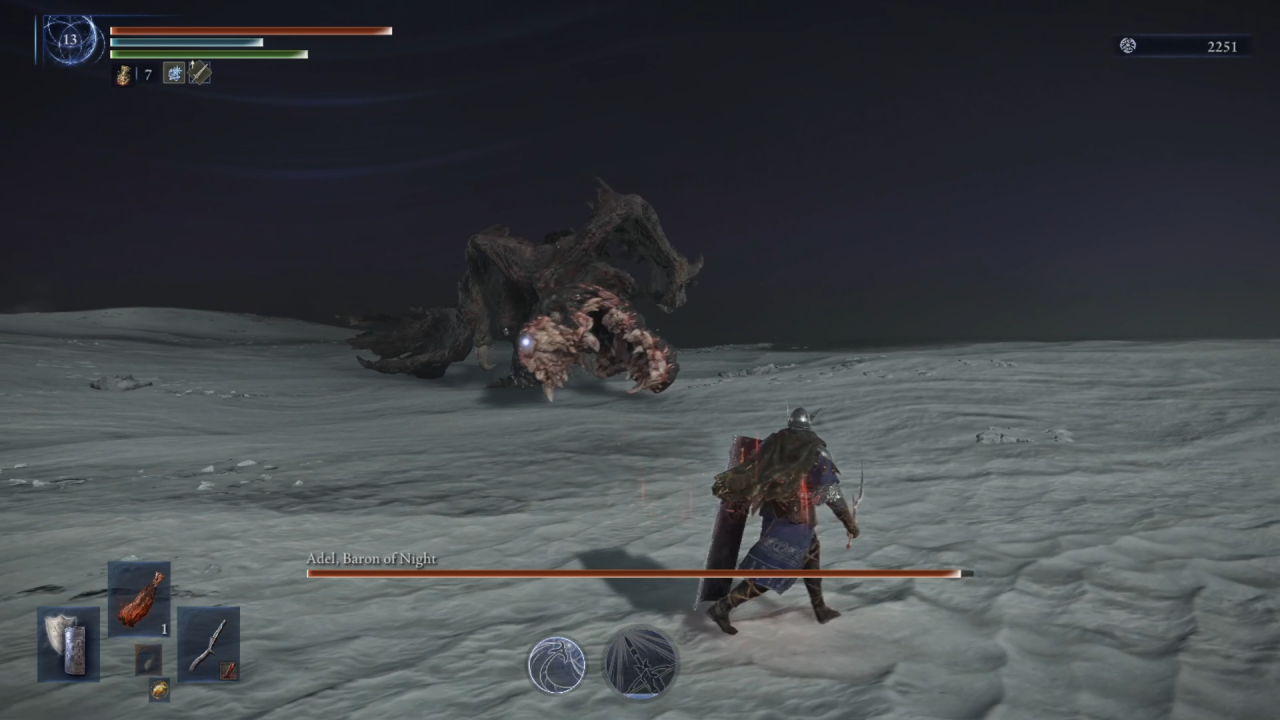Select the right-hand weapon slot
The image size is (1280, 720).
pyautogui.click(x=208, y=643)
